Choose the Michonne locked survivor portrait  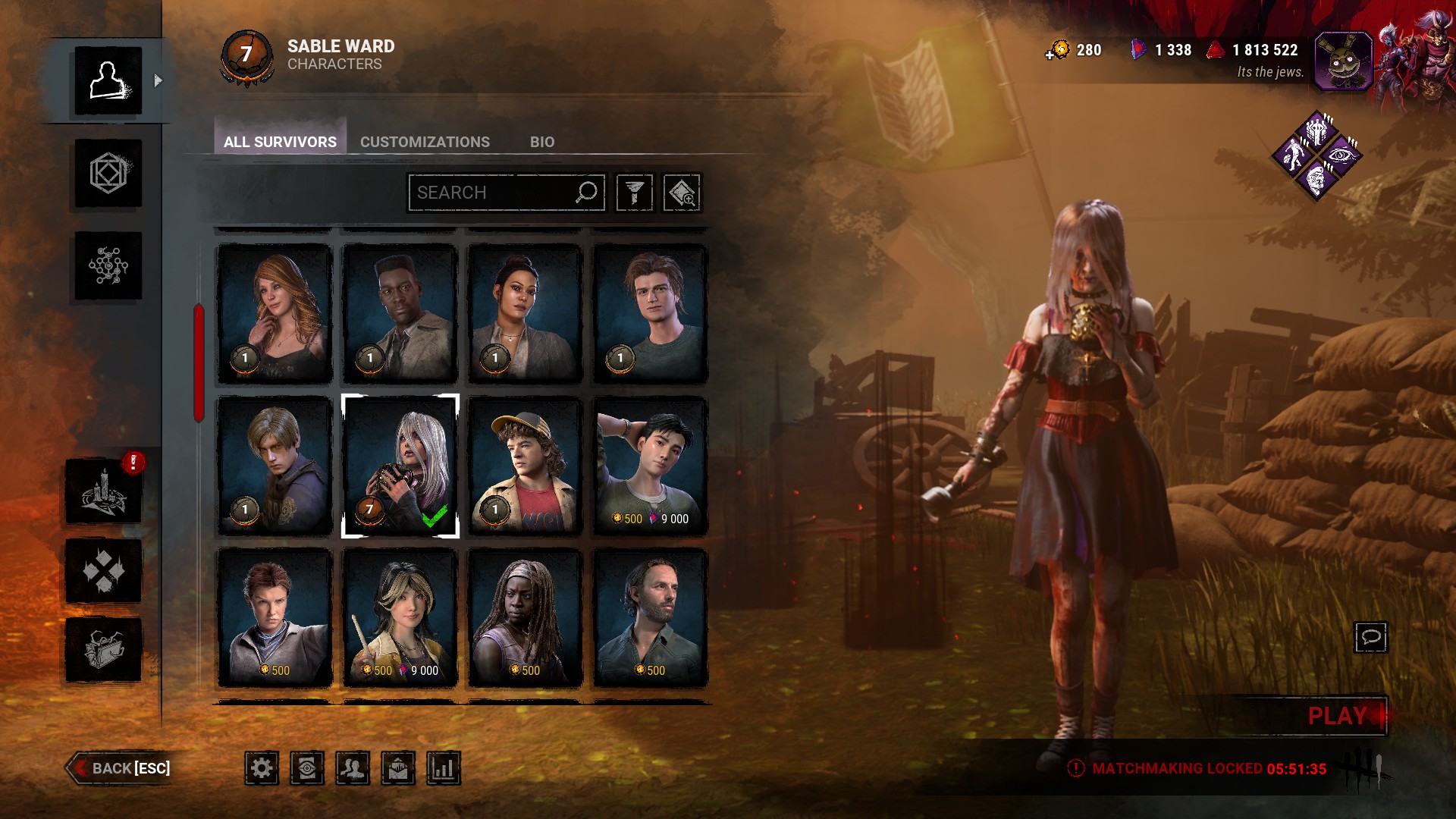coord(525,617)
